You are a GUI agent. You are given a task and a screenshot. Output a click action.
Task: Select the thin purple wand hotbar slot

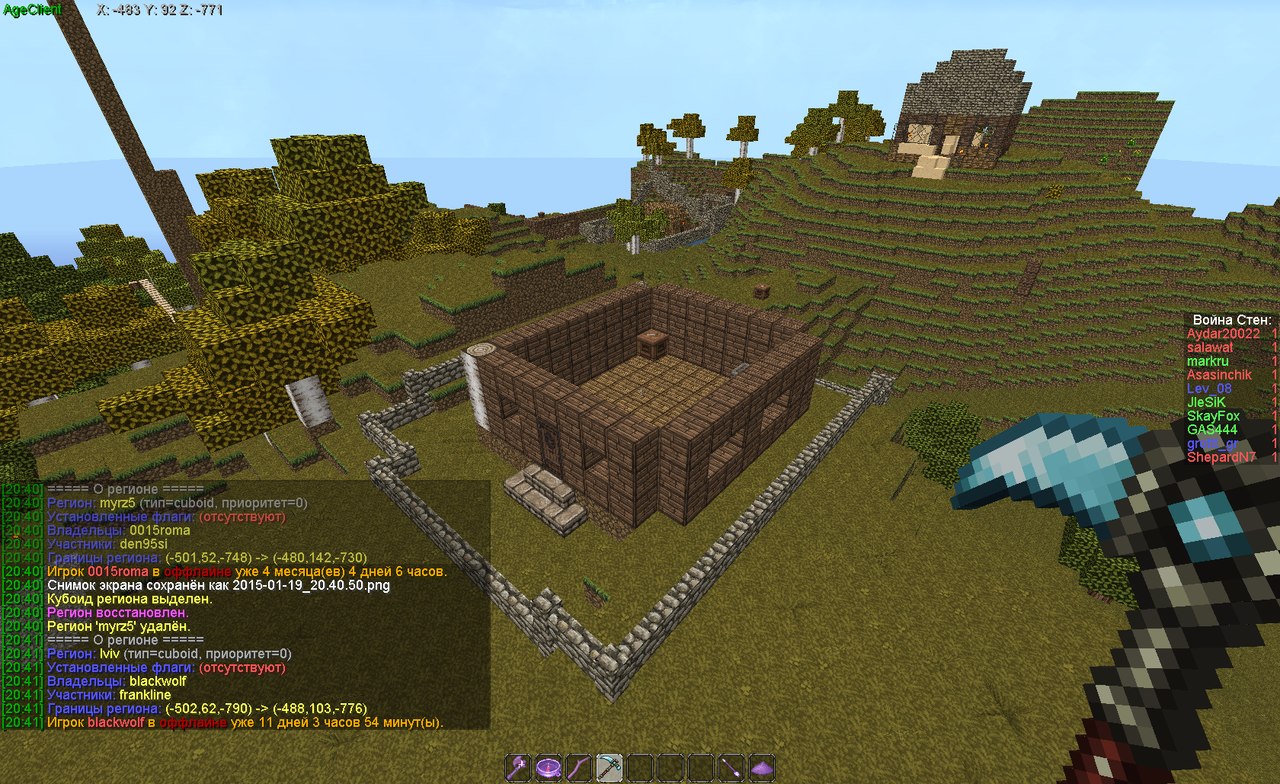(732, 767)
